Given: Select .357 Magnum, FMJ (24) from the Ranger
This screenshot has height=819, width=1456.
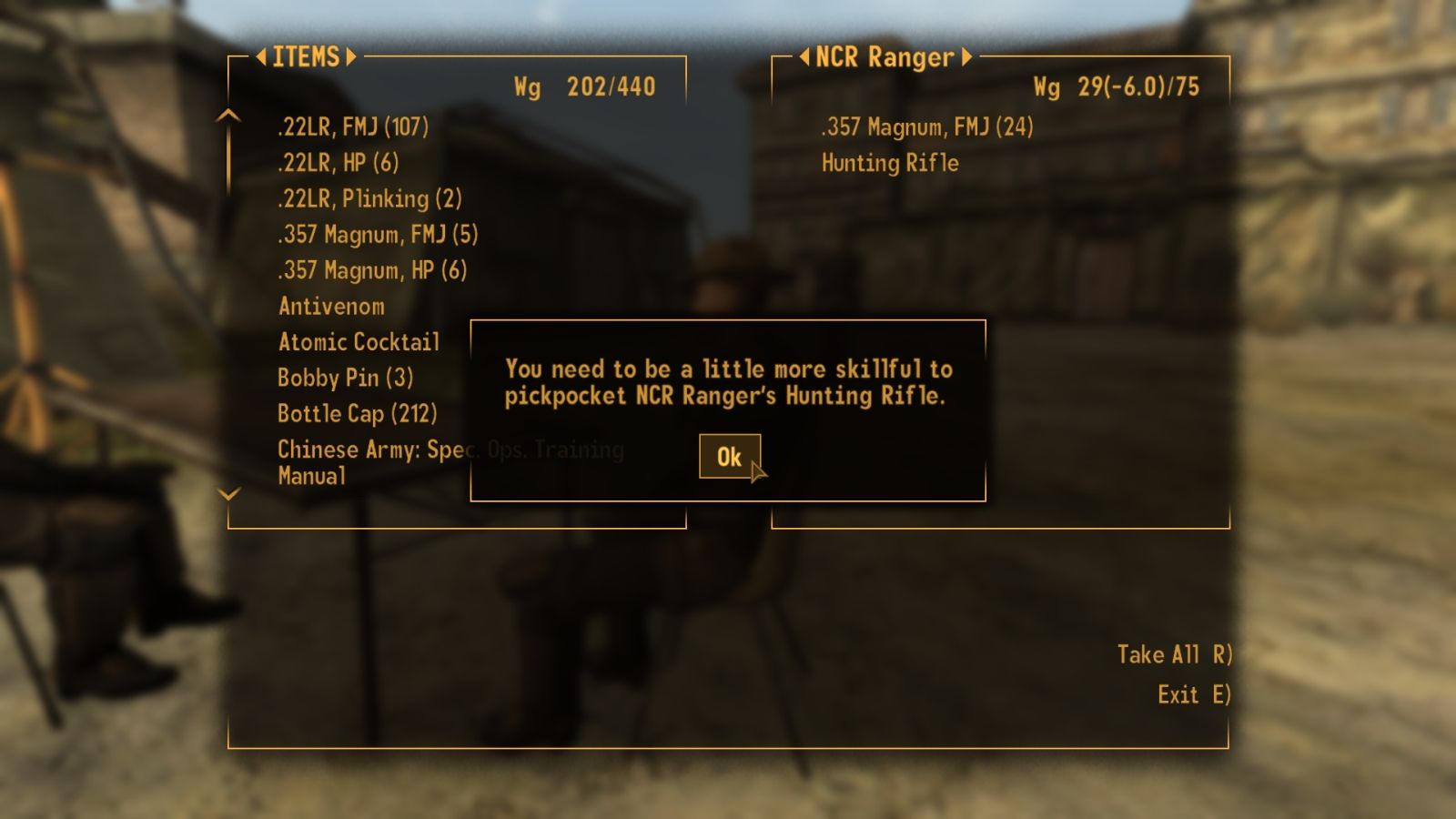Looking at the screenshot, I should pos(926,127).
